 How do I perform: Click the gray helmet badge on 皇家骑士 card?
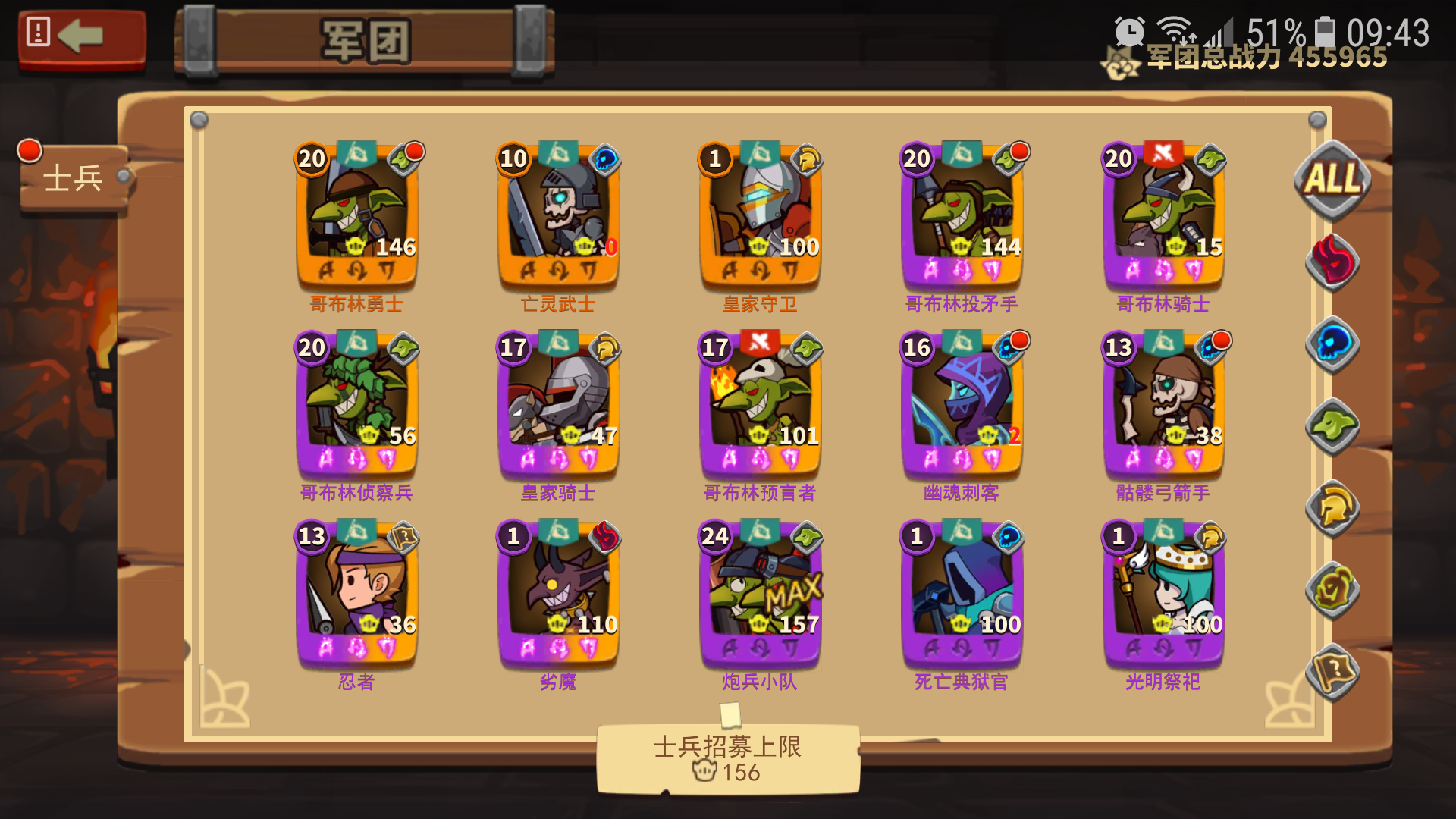tap(607, 348)
